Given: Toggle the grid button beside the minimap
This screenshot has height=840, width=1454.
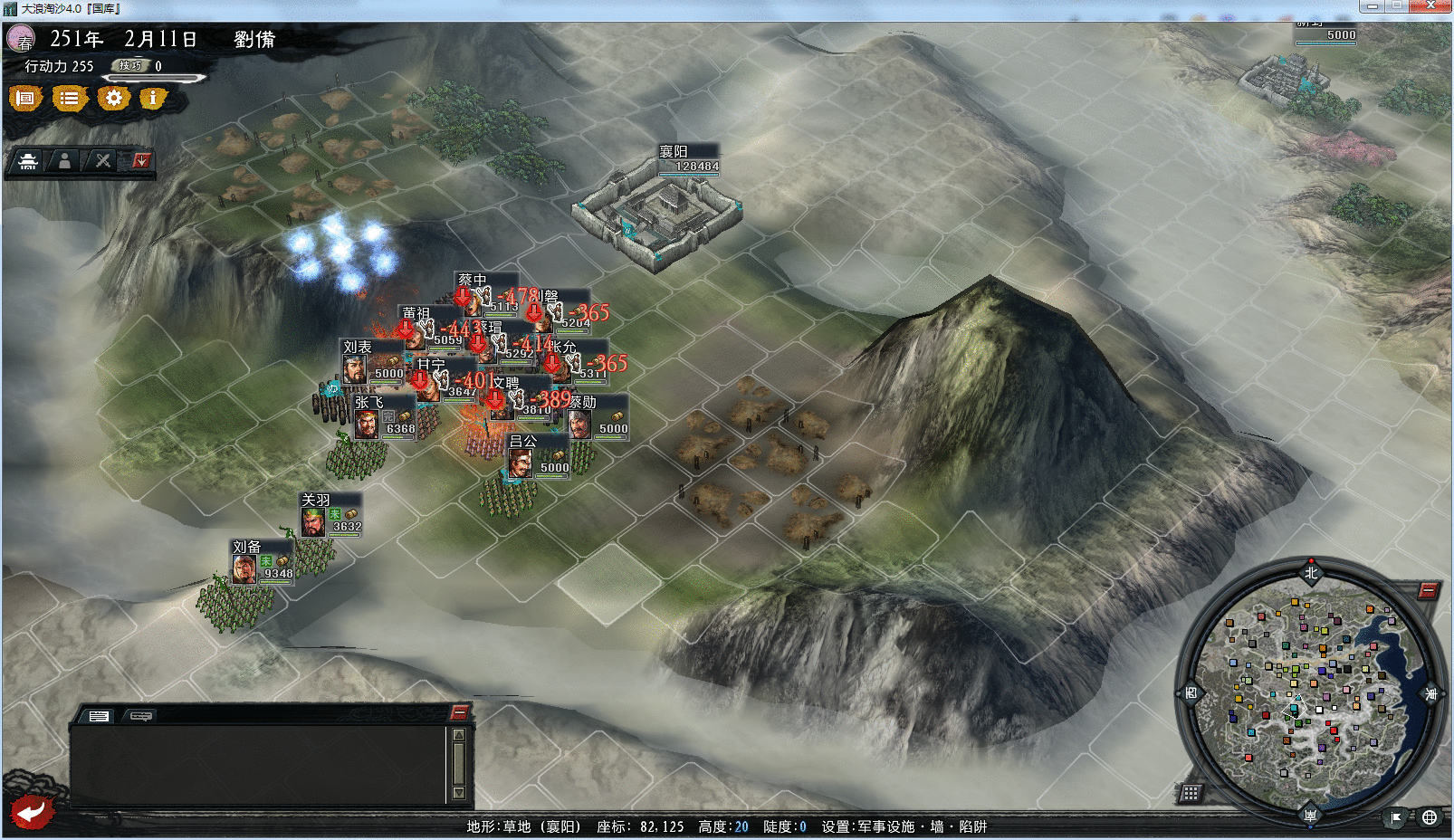Looking at the screenshot, I should [1191, 793].
